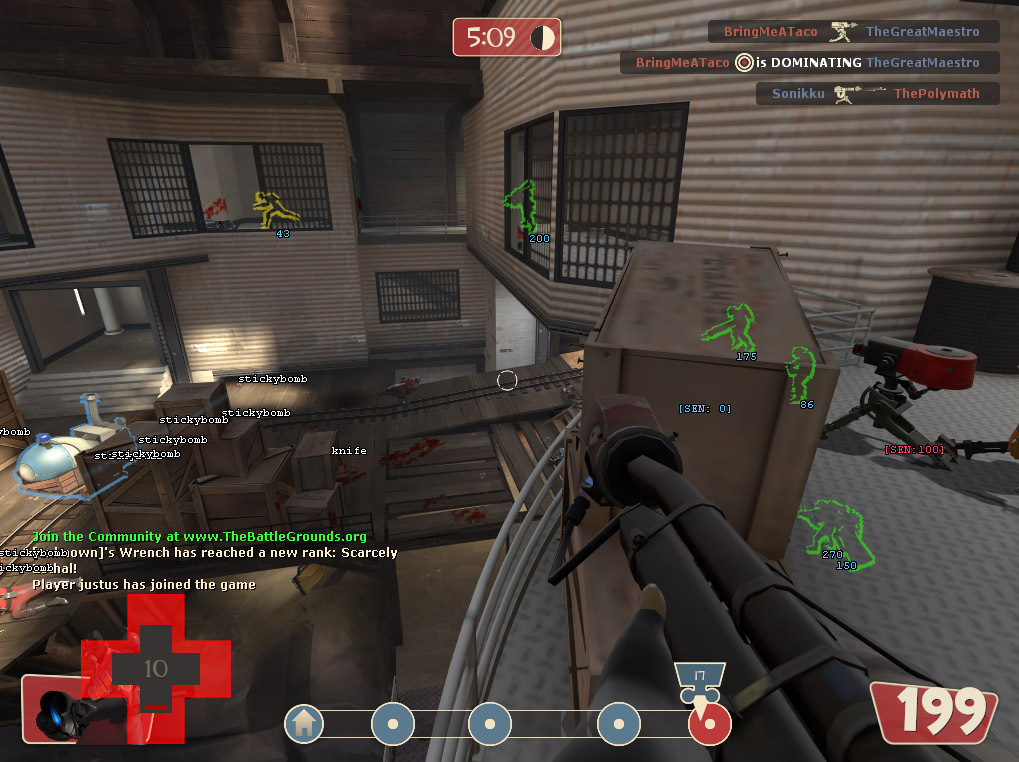This screenshot has width=1019, height=762.
Task: Open the TheBattleGrounds.org community chat message
Action: [200, 537]
